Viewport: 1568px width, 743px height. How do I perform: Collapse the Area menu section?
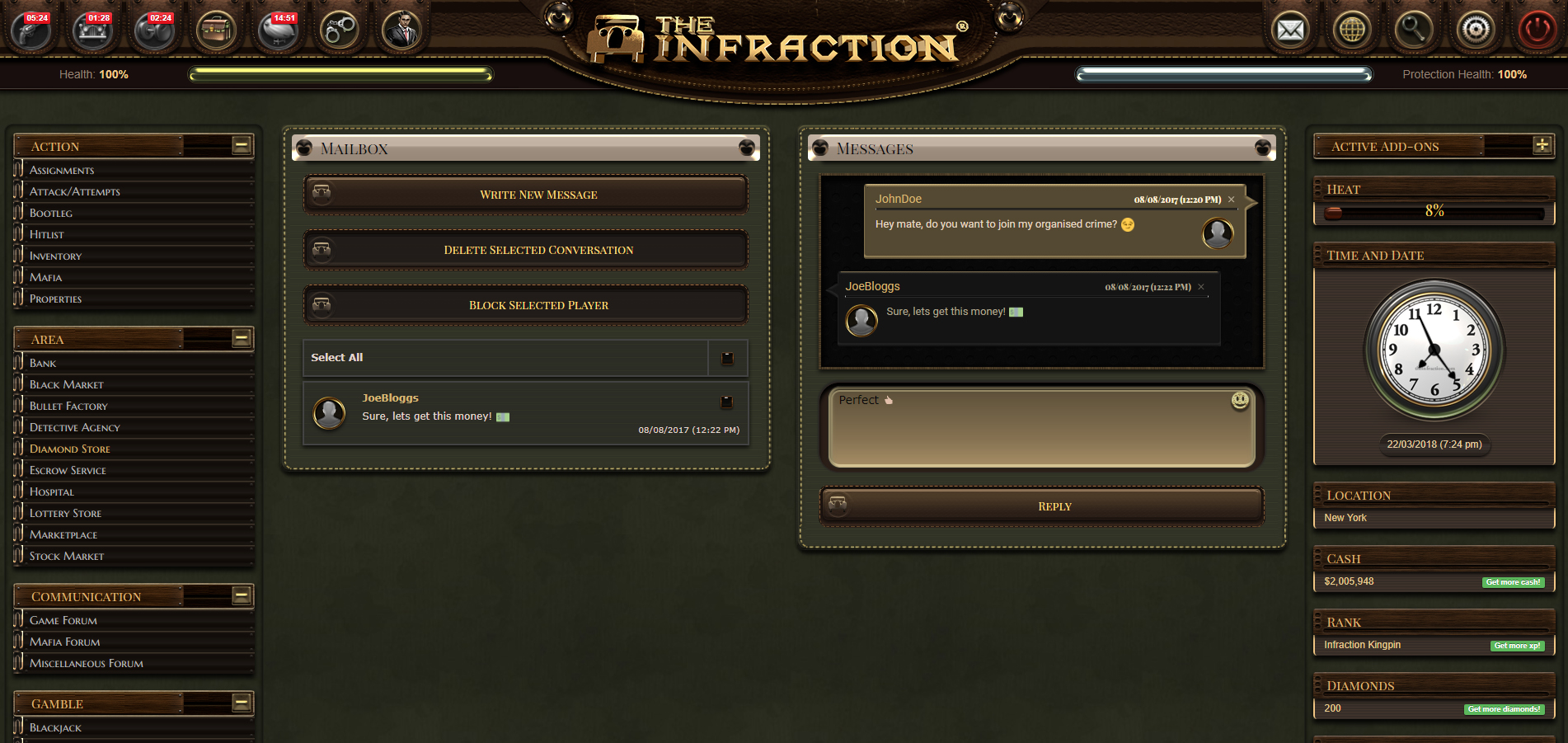coord(242,338)
